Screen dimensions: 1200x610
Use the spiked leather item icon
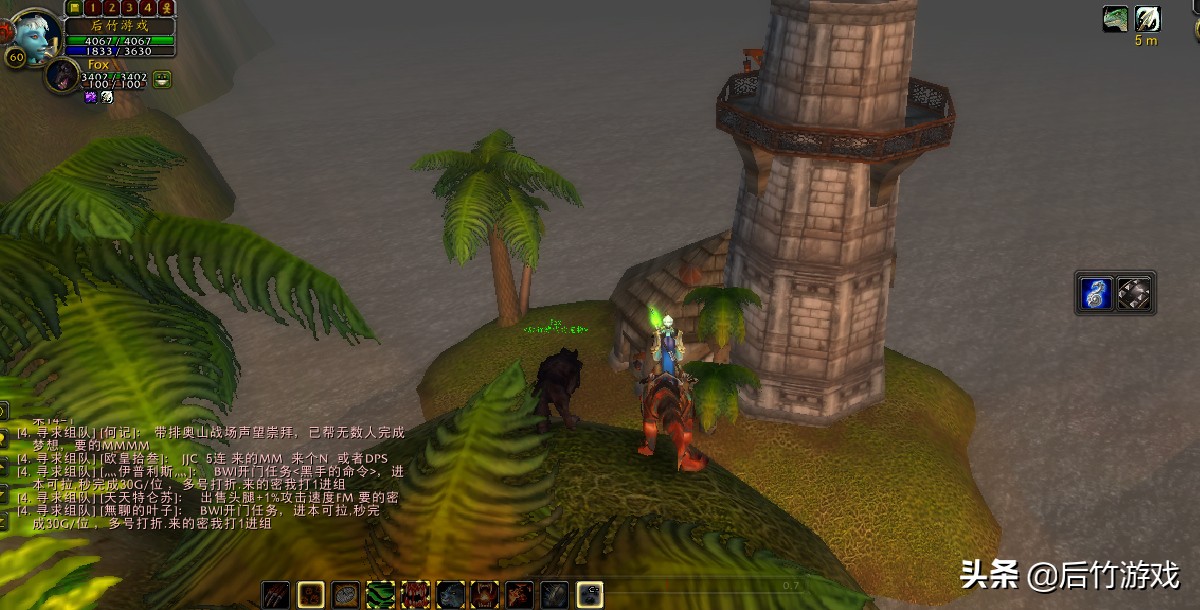1134,293
